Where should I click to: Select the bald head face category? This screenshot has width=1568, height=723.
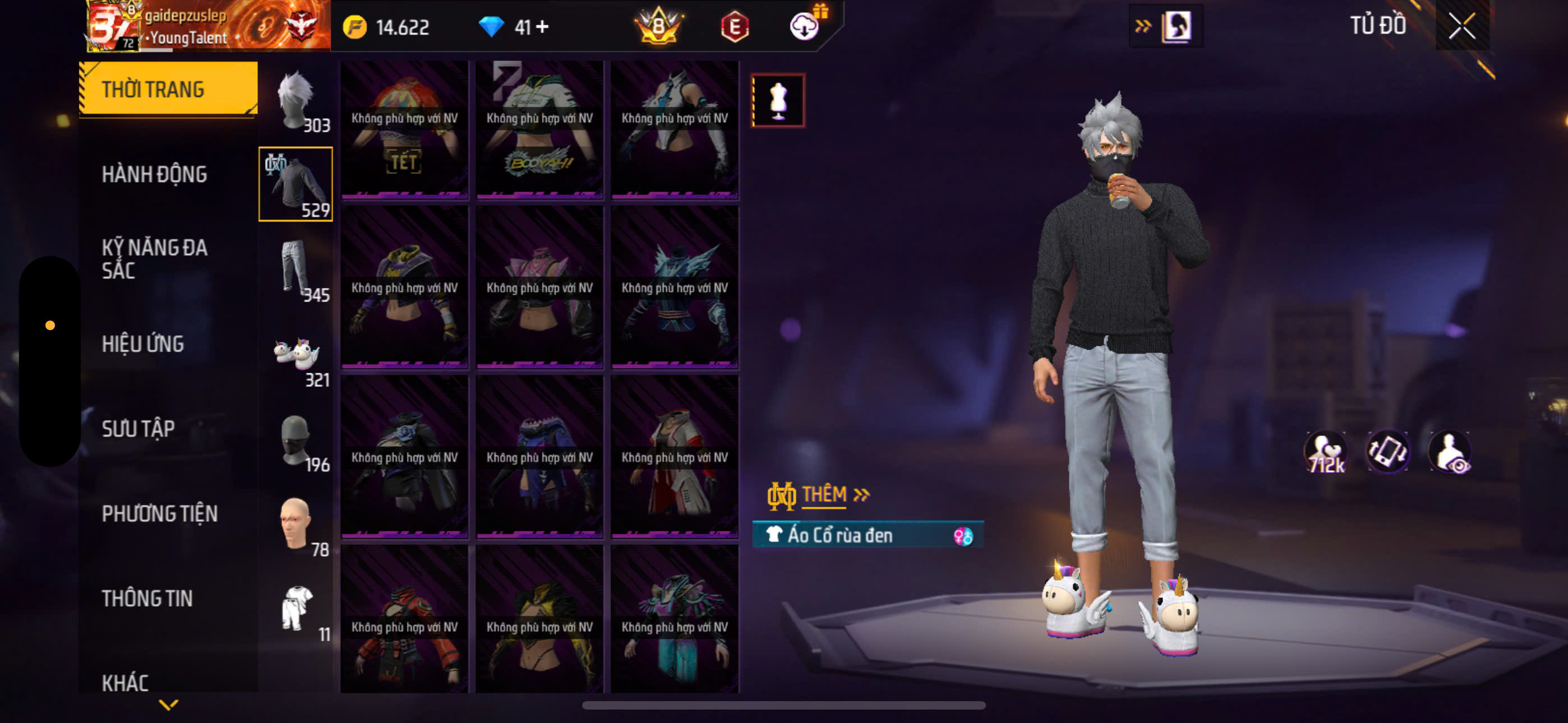[297, 525]
